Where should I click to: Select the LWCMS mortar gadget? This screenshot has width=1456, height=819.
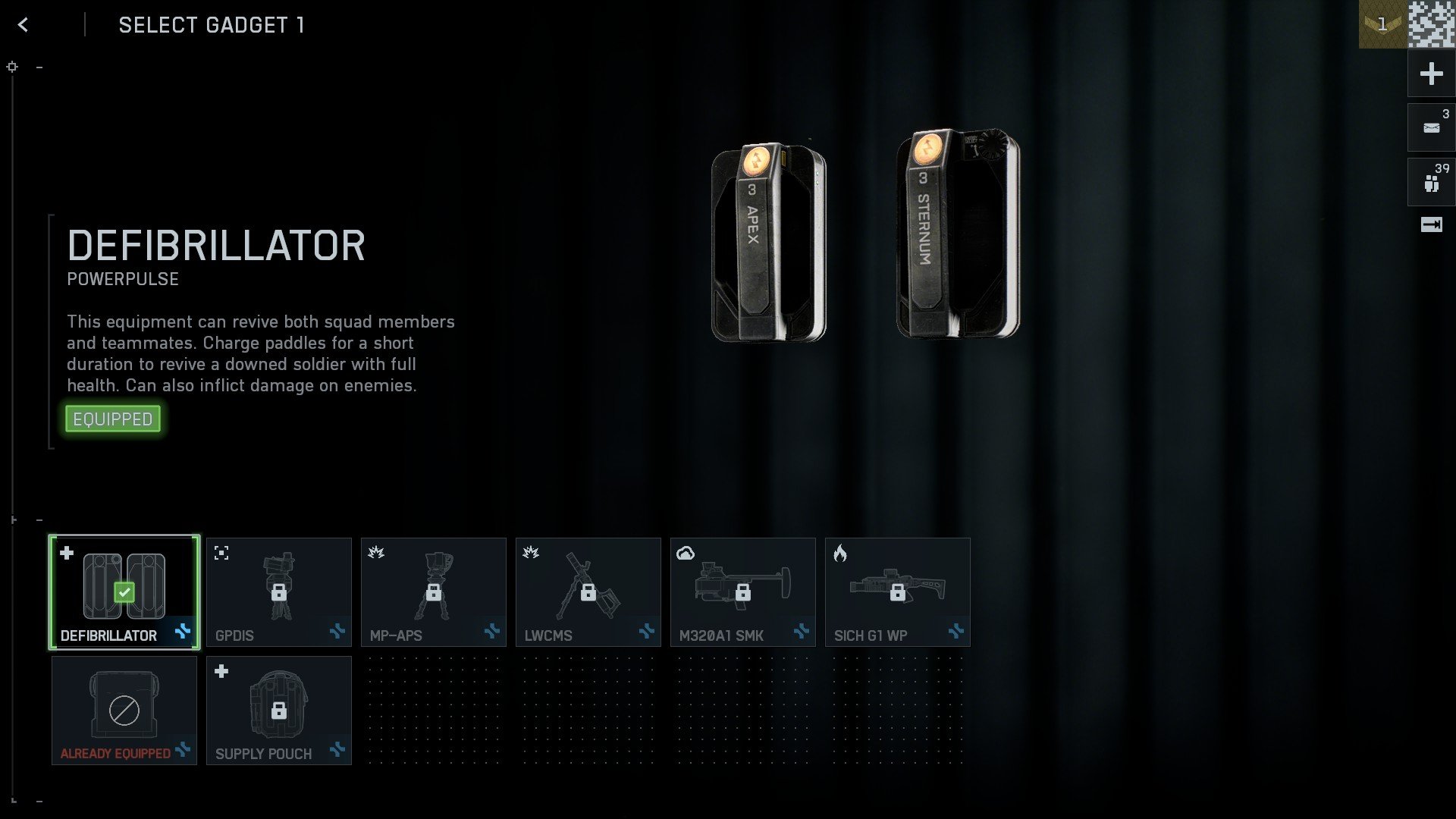[588, 591]
